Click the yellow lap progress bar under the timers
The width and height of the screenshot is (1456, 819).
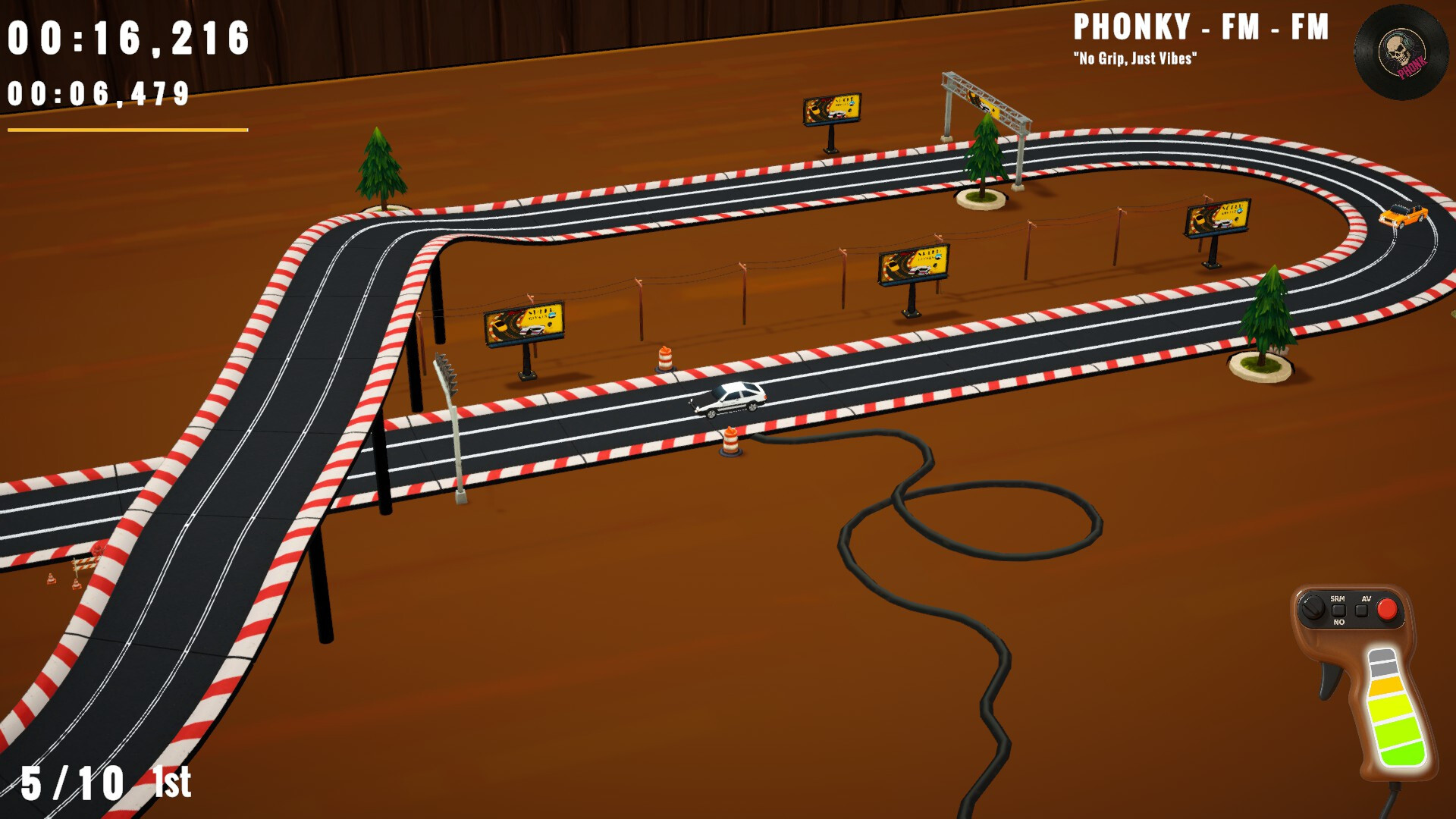[x=125, y=130]
